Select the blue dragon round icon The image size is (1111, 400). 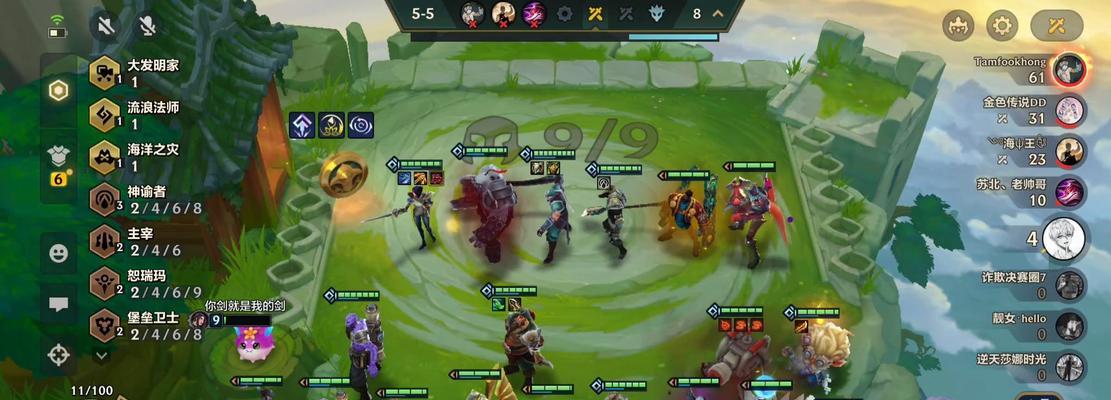[x=656, y=14]
